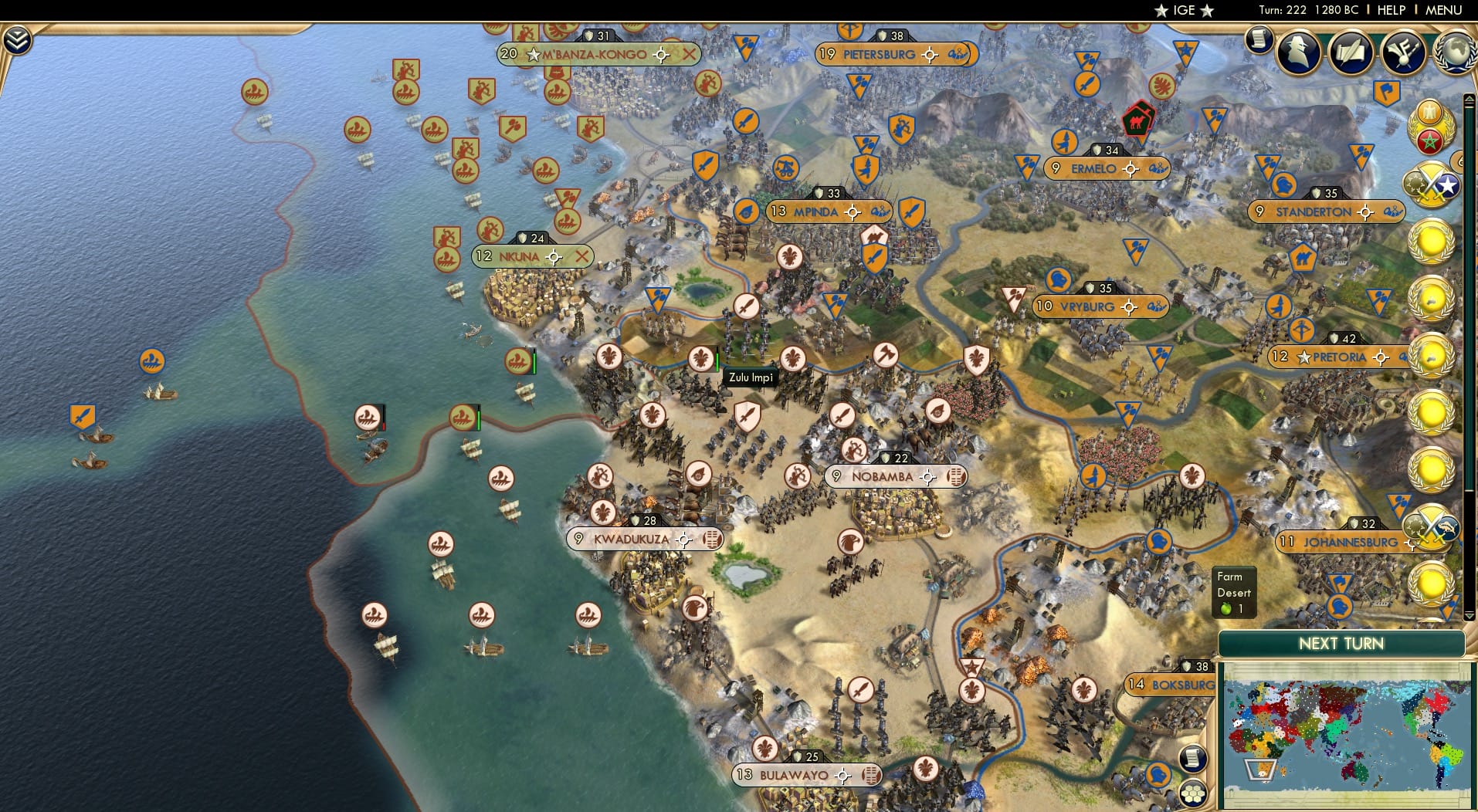Cancel razing of M'Banza-Kongo via red X

click(x=688, y=55)
